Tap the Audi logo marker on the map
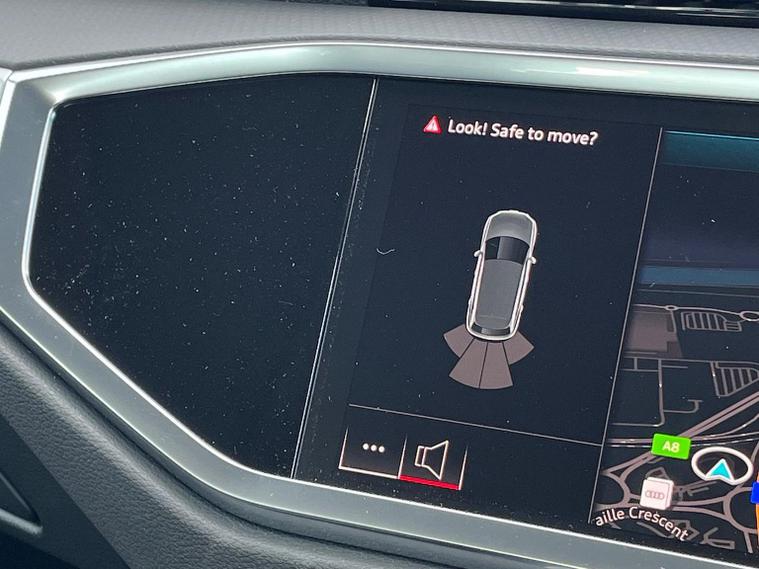This screenshot has height=569, width=759. [656, 493]
